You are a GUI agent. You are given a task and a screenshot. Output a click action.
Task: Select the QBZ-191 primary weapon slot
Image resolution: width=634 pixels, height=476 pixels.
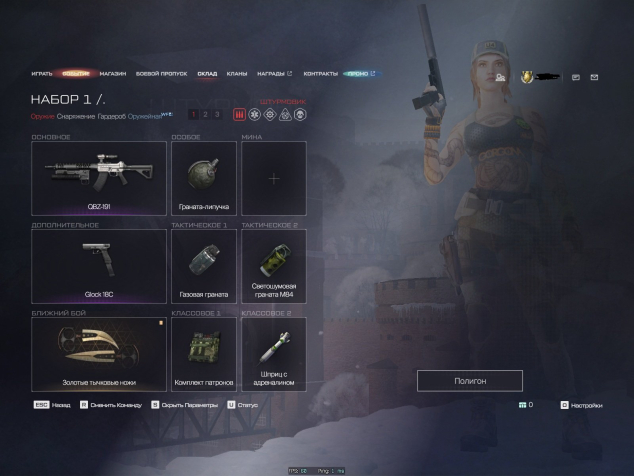(98, 178)
